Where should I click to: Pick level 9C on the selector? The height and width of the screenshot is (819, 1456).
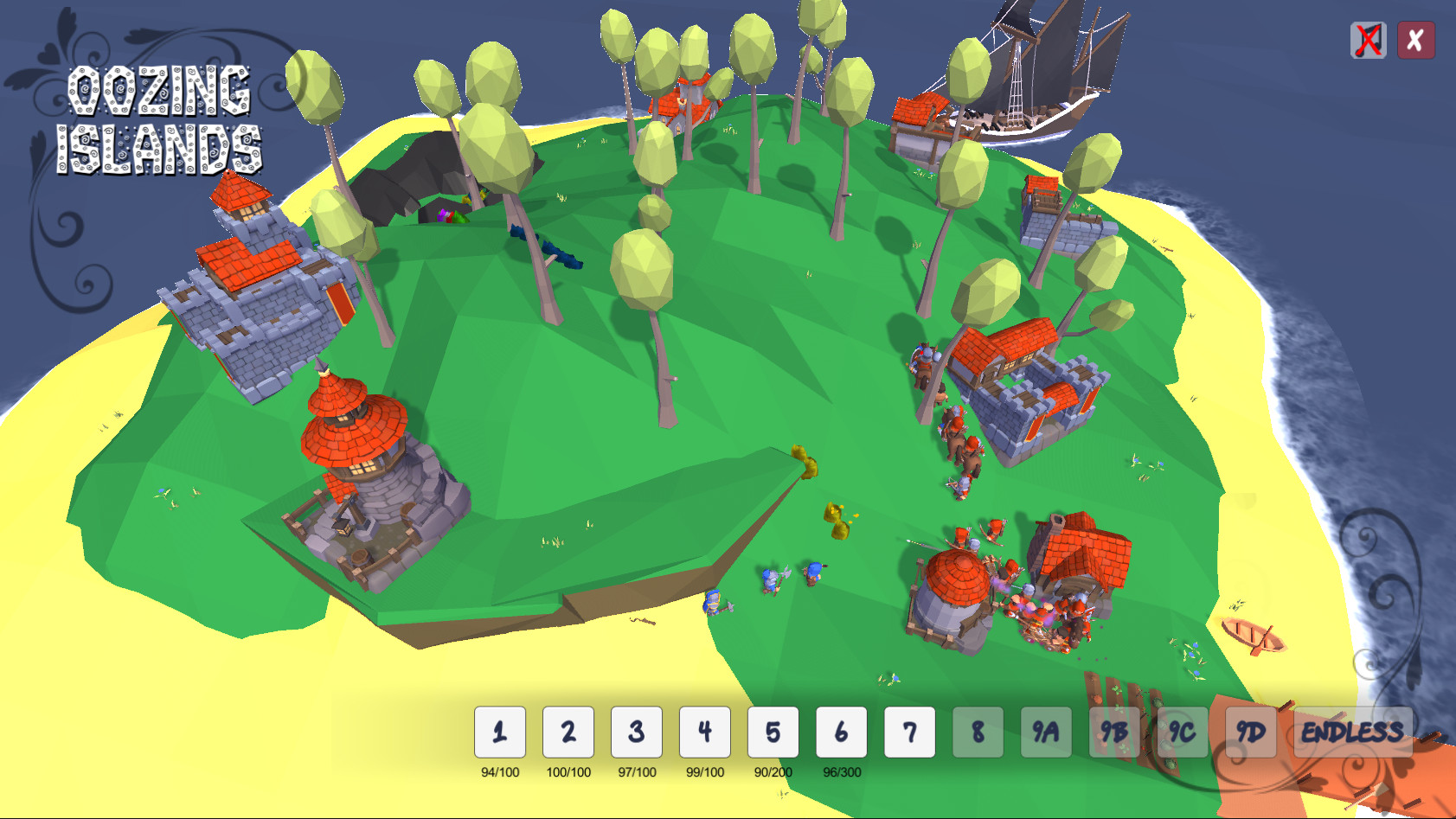(x=1183, y=731)
